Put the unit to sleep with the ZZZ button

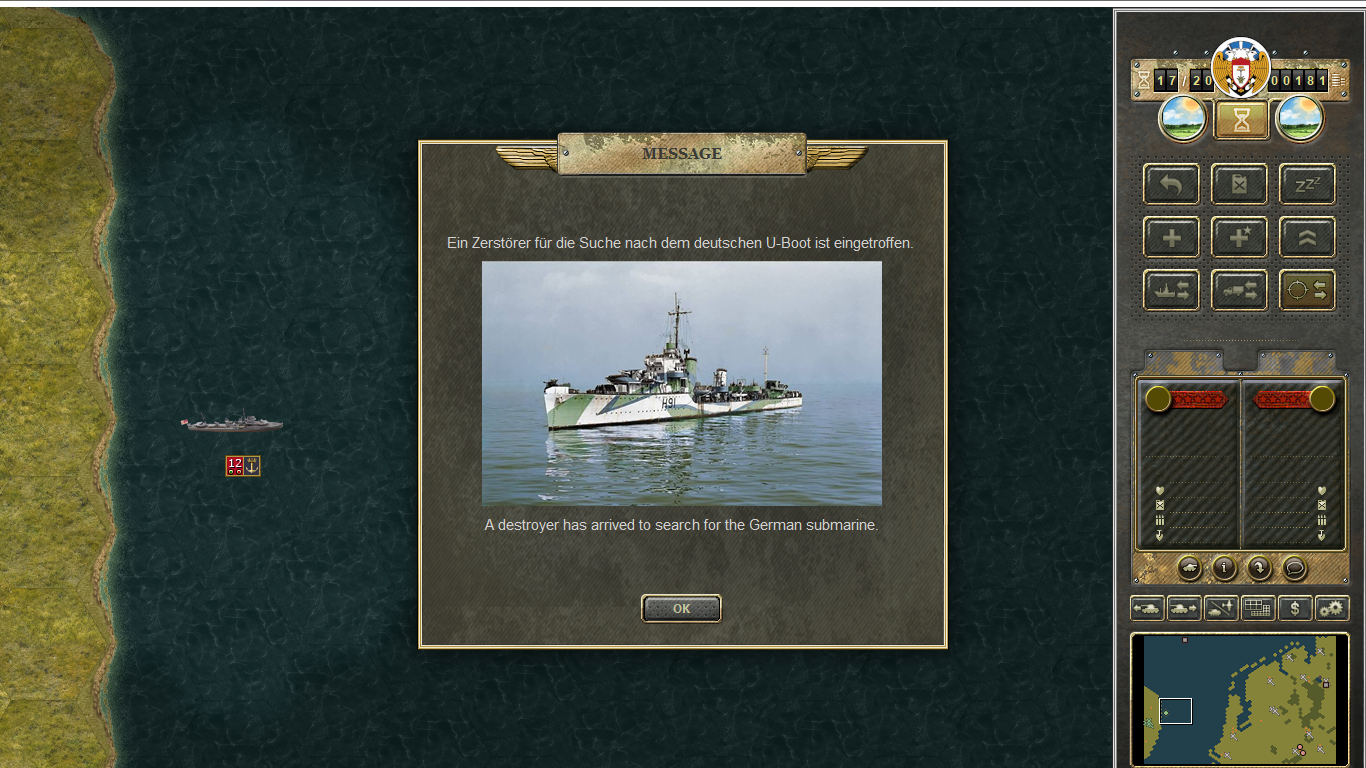1307,184
